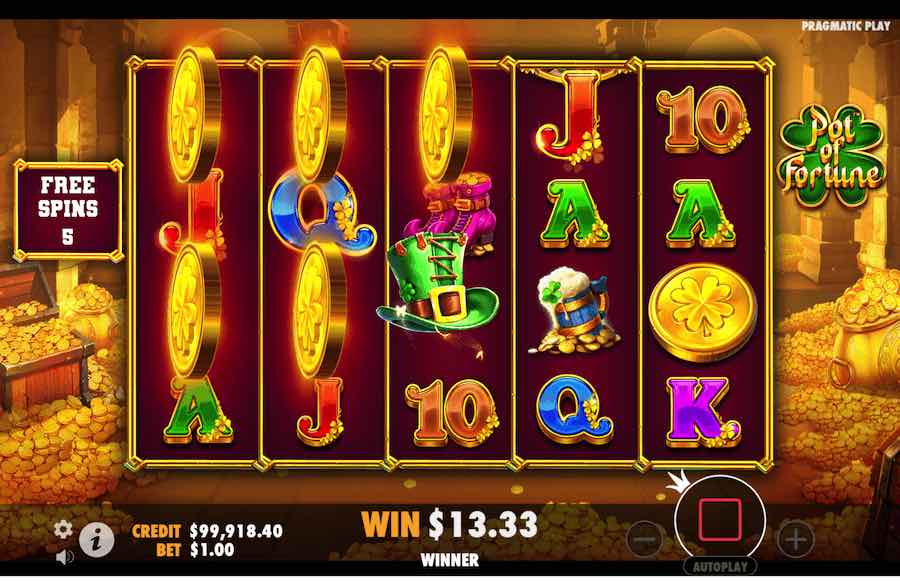Decrease the bet with the minus button
The width and height of the screenshot is (900, 582).
(x=645, y=540)
